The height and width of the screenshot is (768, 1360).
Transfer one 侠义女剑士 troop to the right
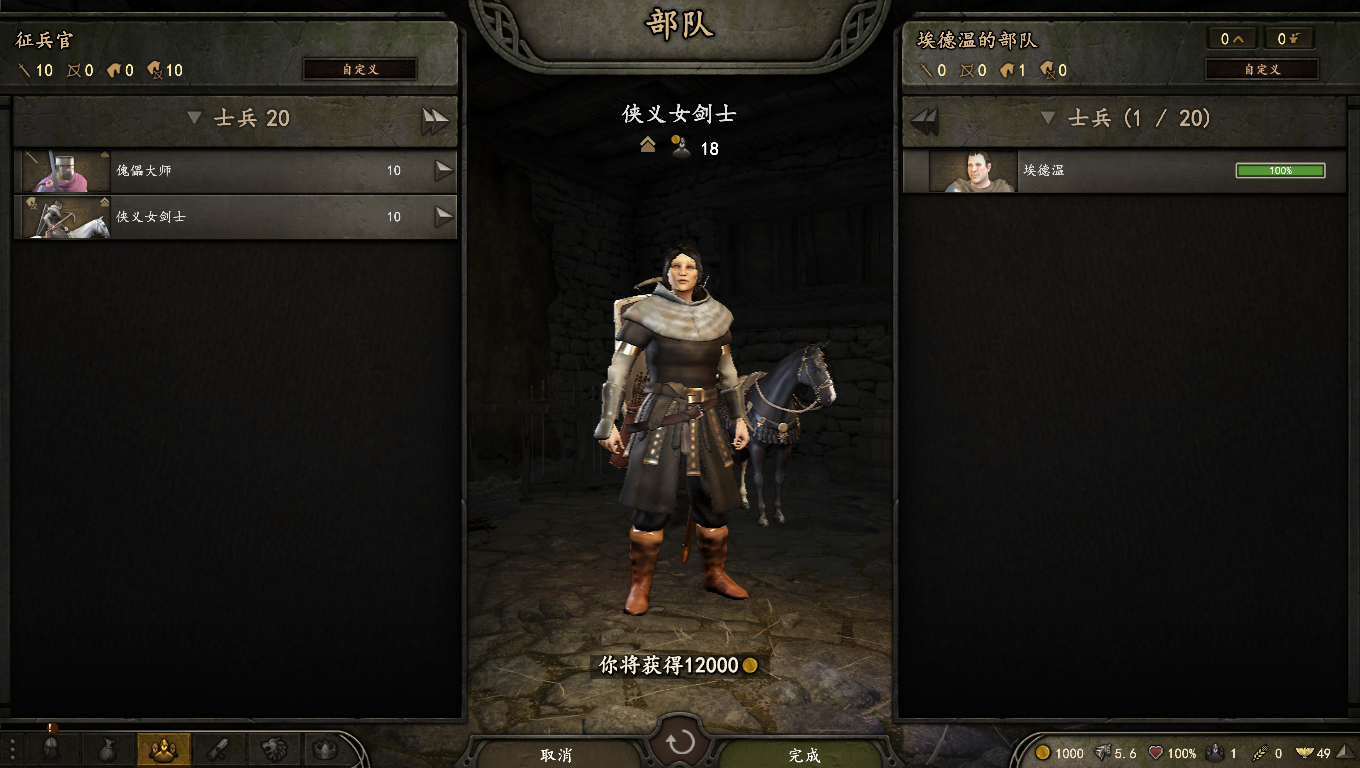[x=443, y=217]
